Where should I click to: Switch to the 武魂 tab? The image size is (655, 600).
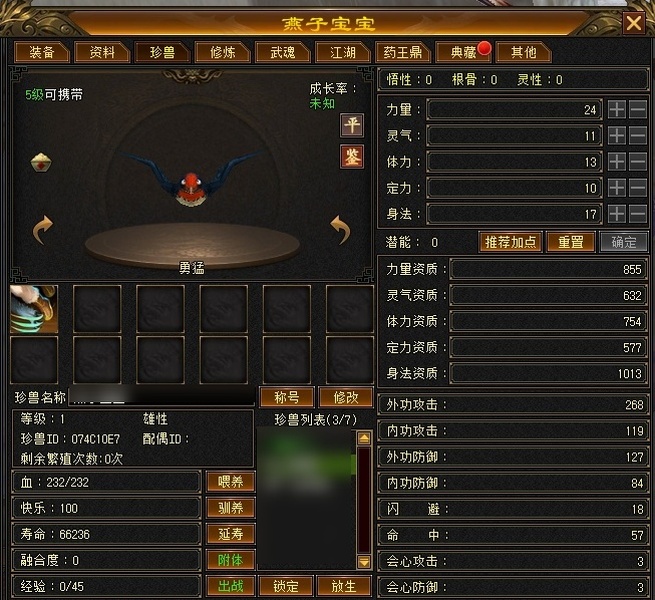(x=275, y=52)
